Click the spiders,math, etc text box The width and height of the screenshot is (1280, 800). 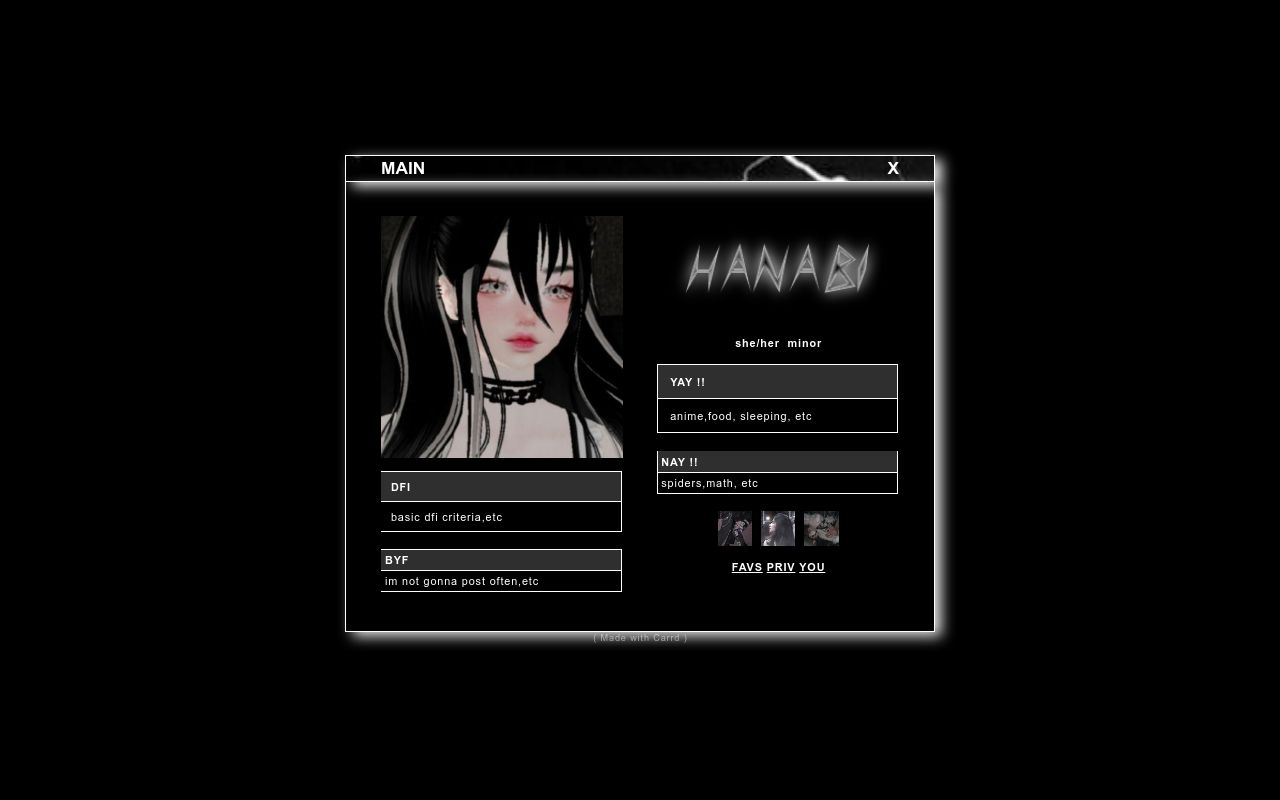(x=777, y=482)
